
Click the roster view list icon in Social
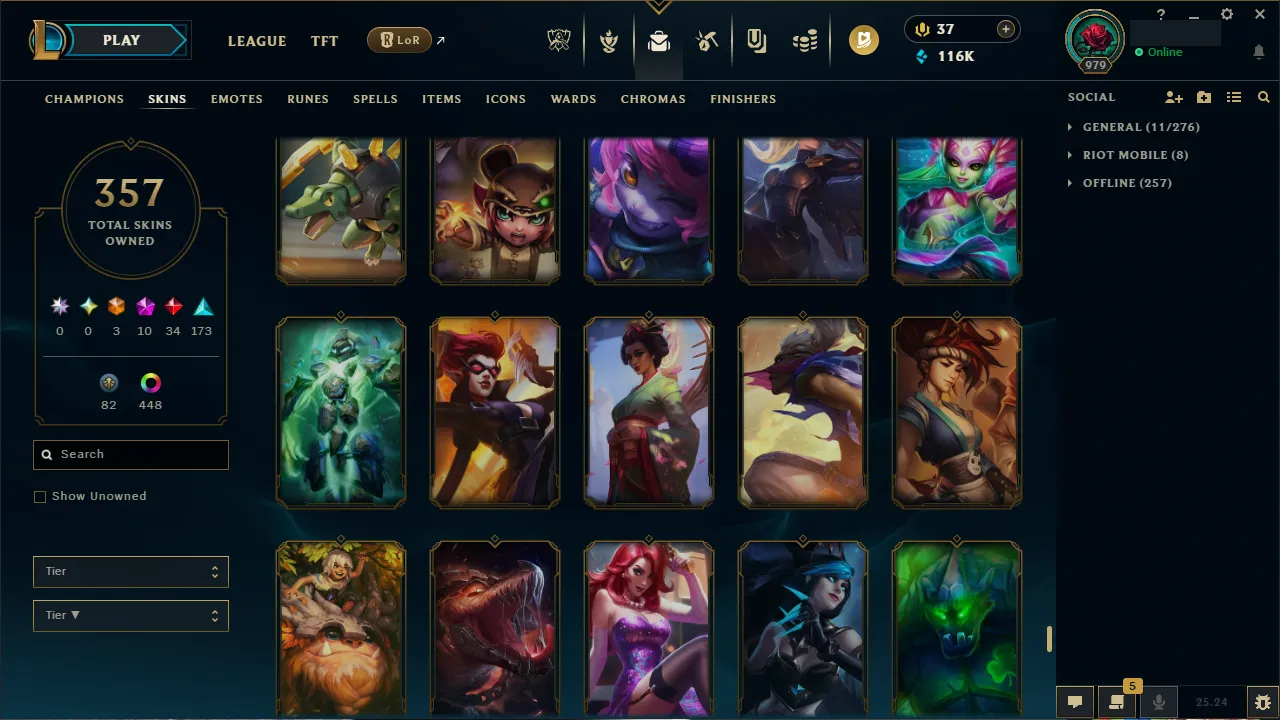[1233, 97]
